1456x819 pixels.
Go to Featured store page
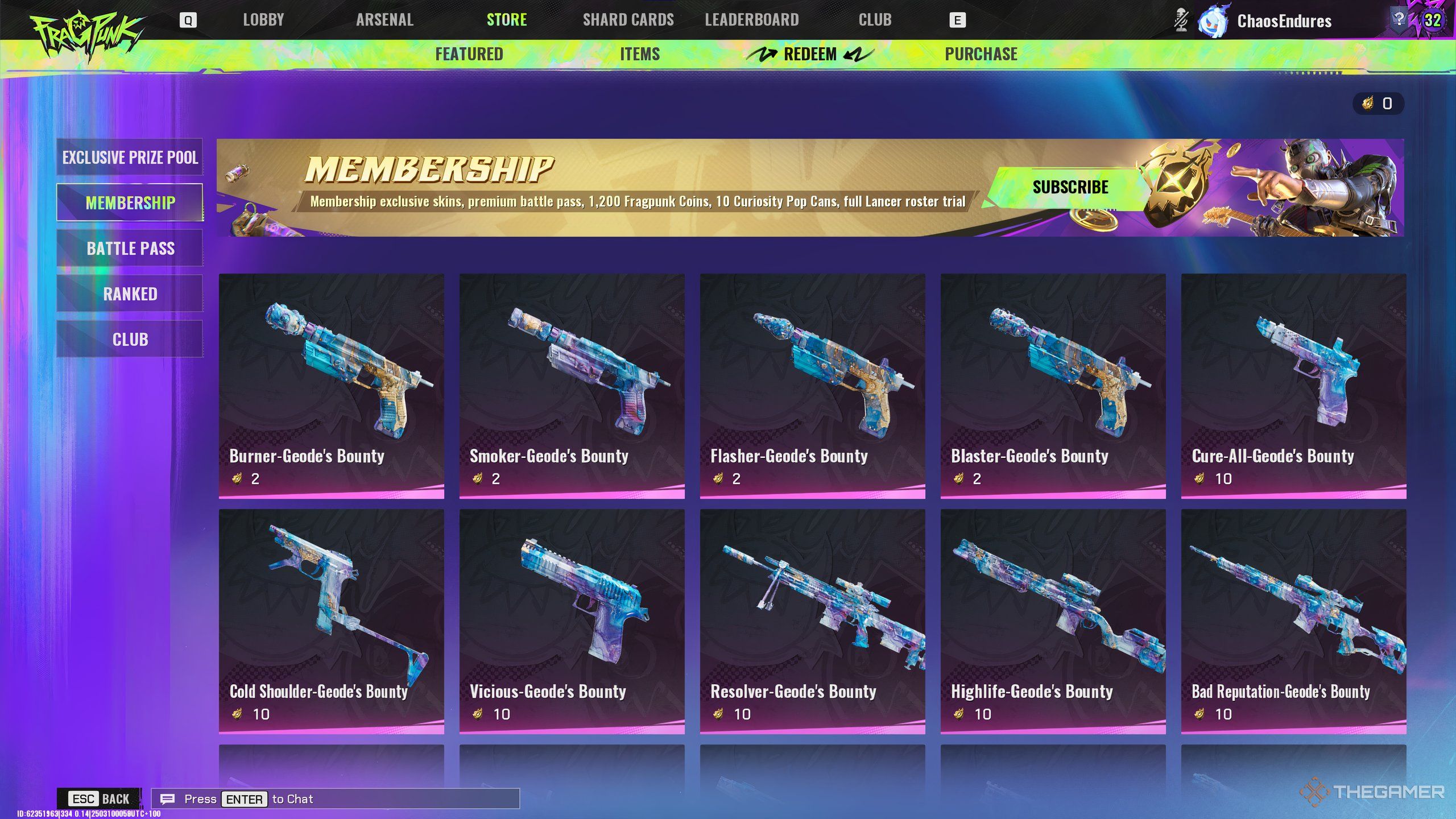tap(469, 54)
